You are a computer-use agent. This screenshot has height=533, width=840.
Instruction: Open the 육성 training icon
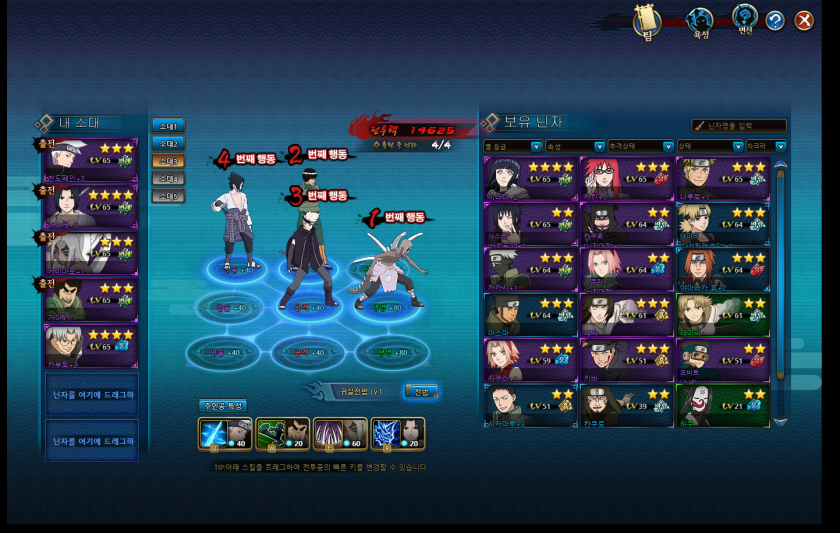701,21
